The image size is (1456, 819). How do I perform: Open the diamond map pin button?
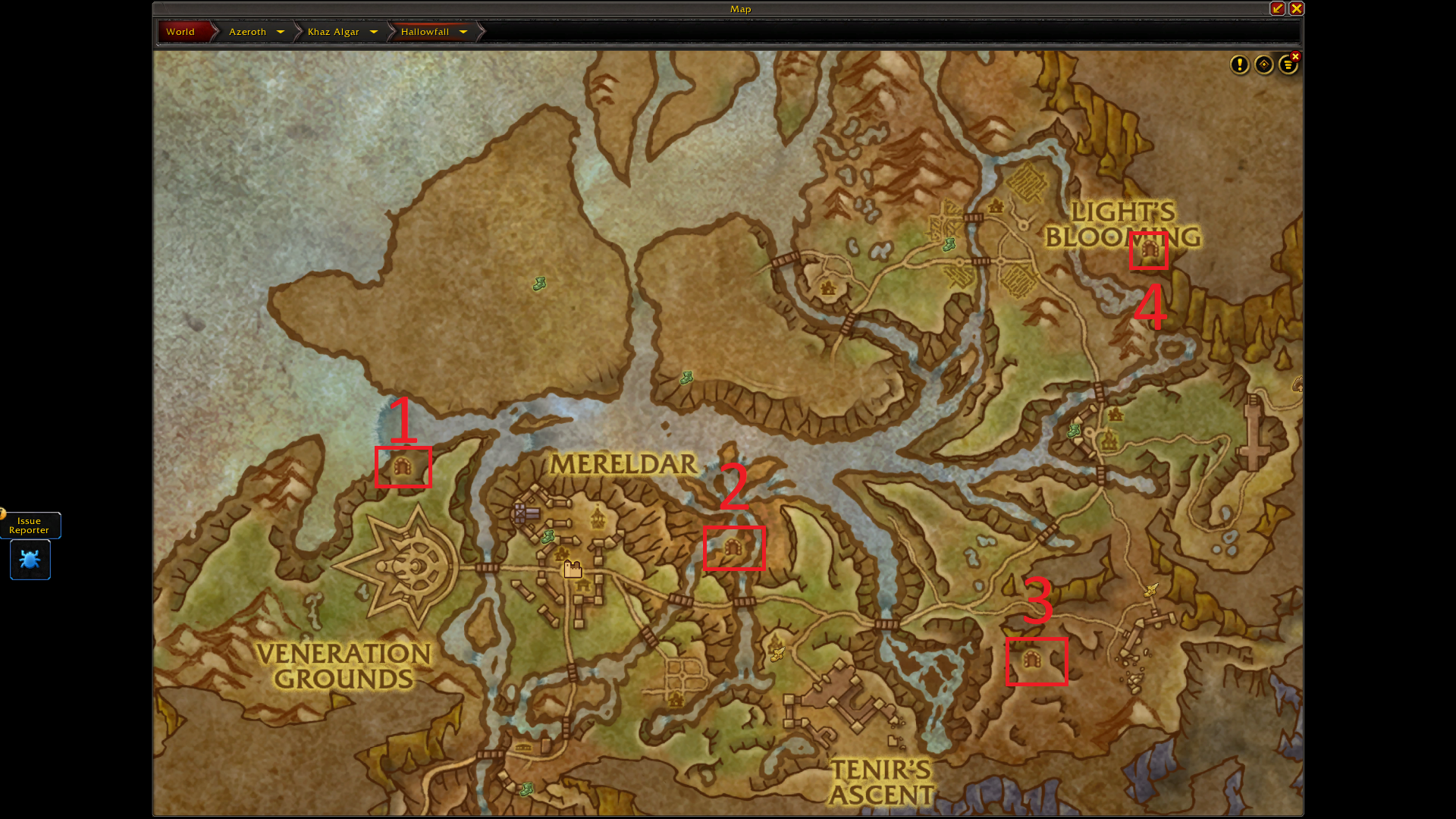[x=1264, y=65]
